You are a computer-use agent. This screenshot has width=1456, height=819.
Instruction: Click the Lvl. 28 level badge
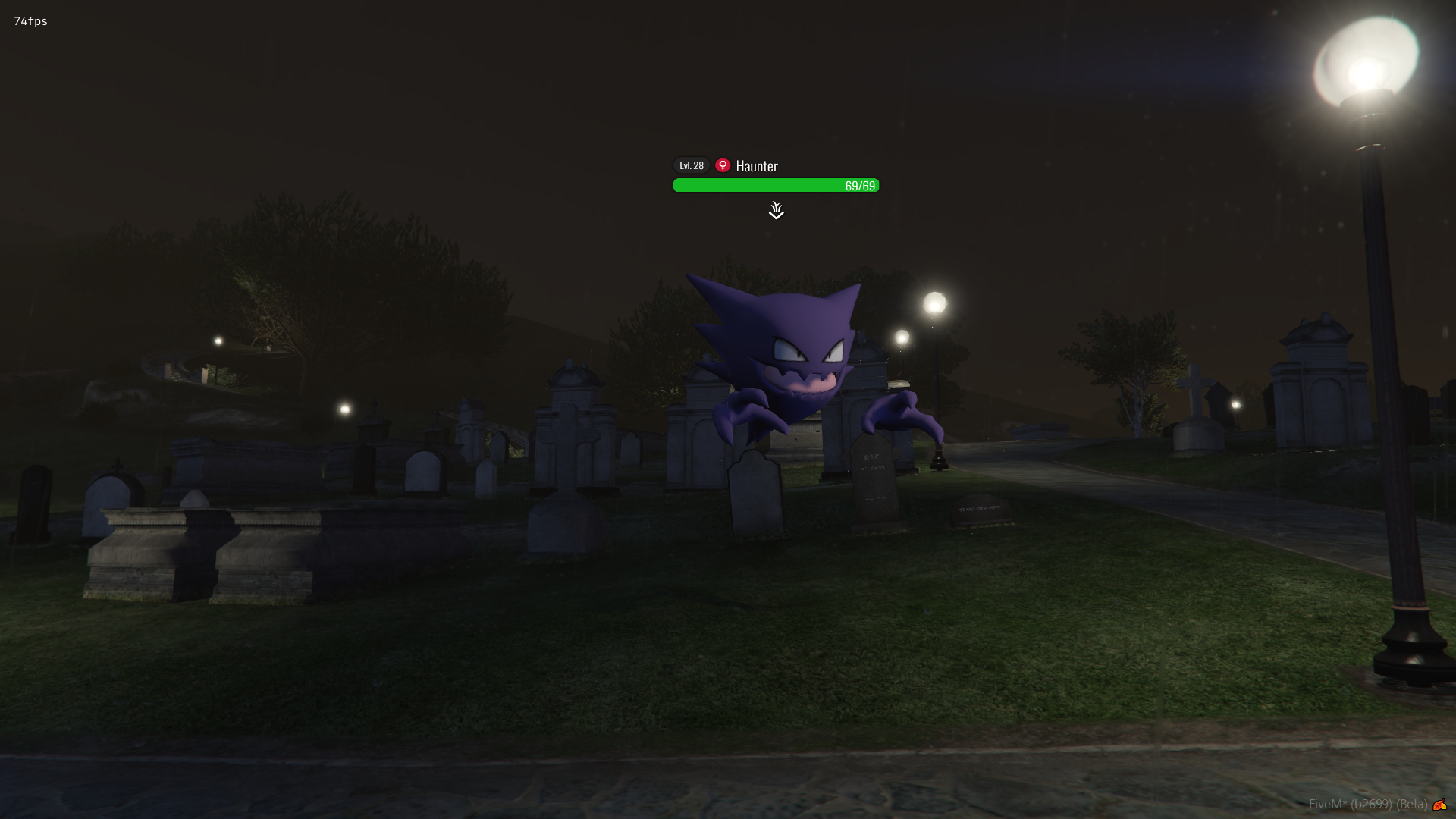[691, 165]
